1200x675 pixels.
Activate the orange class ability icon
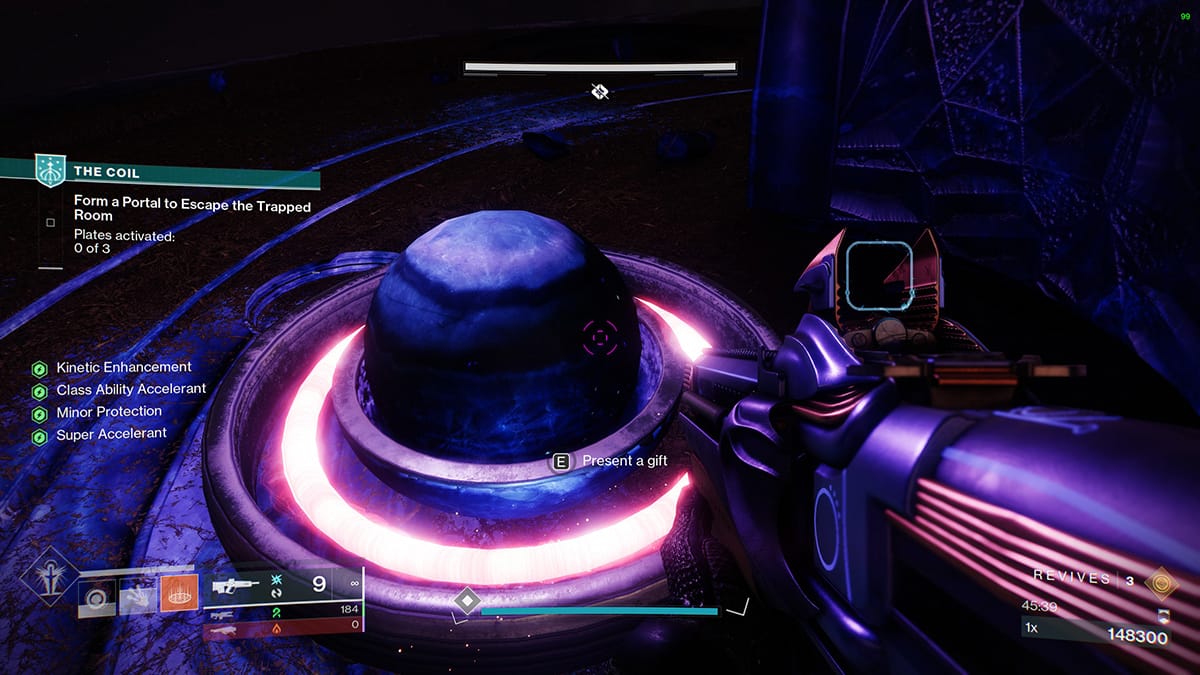point(179,594)
